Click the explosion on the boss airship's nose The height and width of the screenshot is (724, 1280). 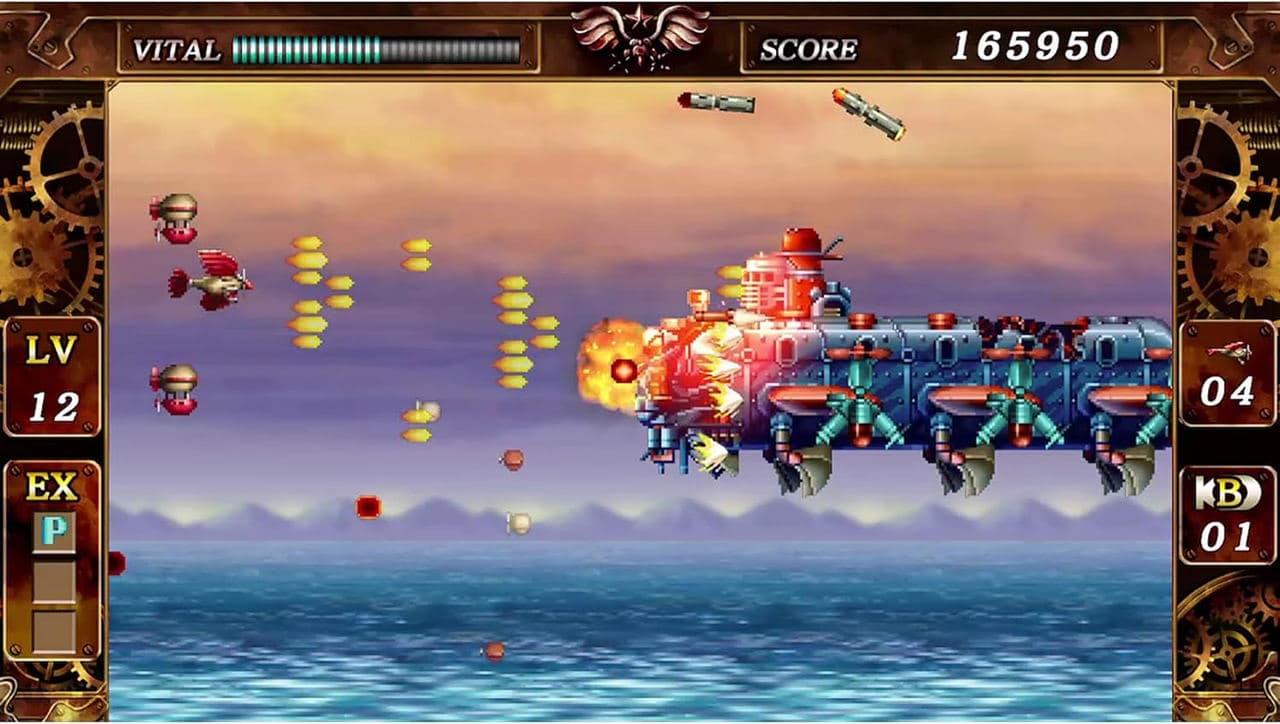tap(617, 368)
